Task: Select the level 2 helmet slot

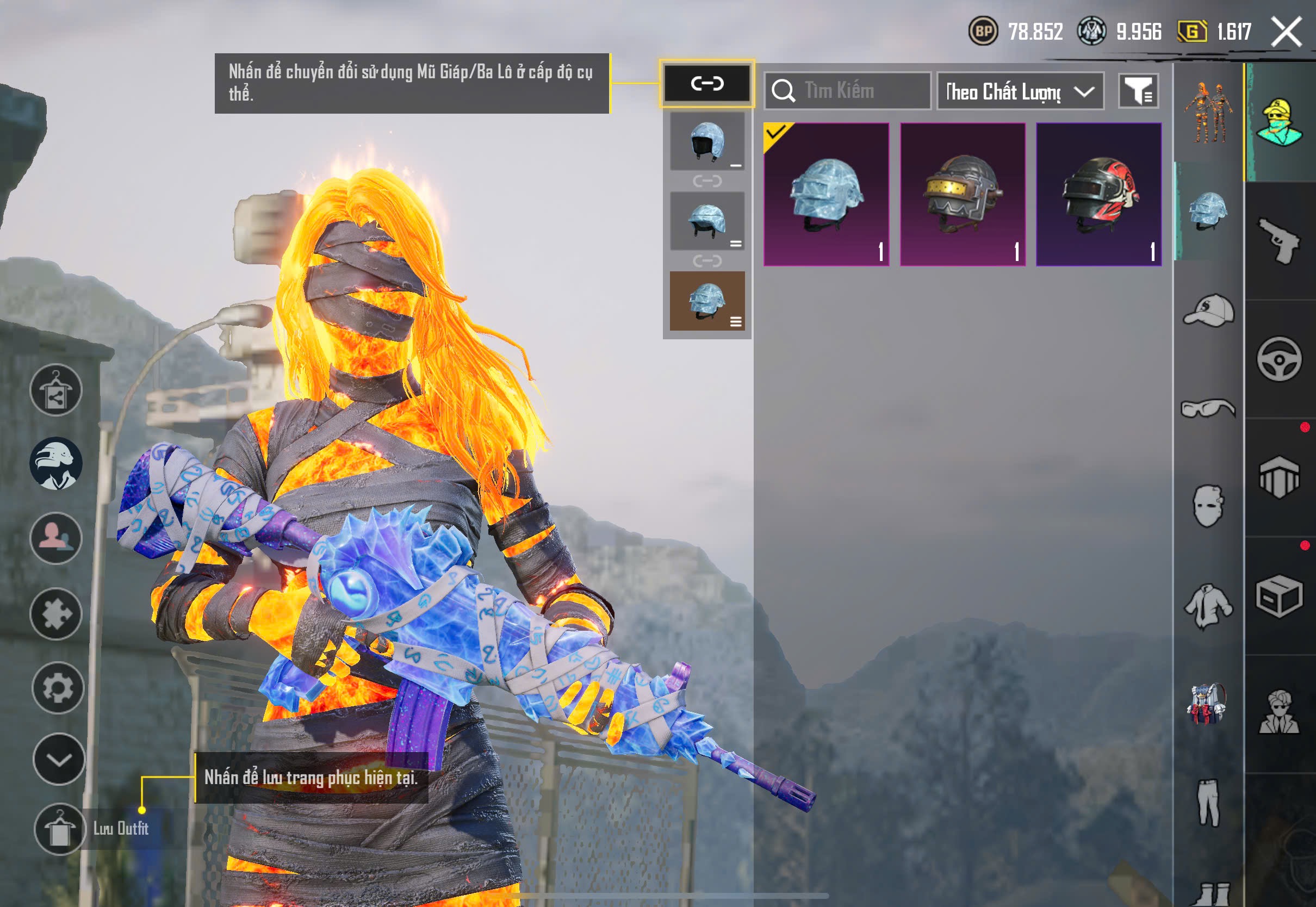Action: tap(707, 221)
